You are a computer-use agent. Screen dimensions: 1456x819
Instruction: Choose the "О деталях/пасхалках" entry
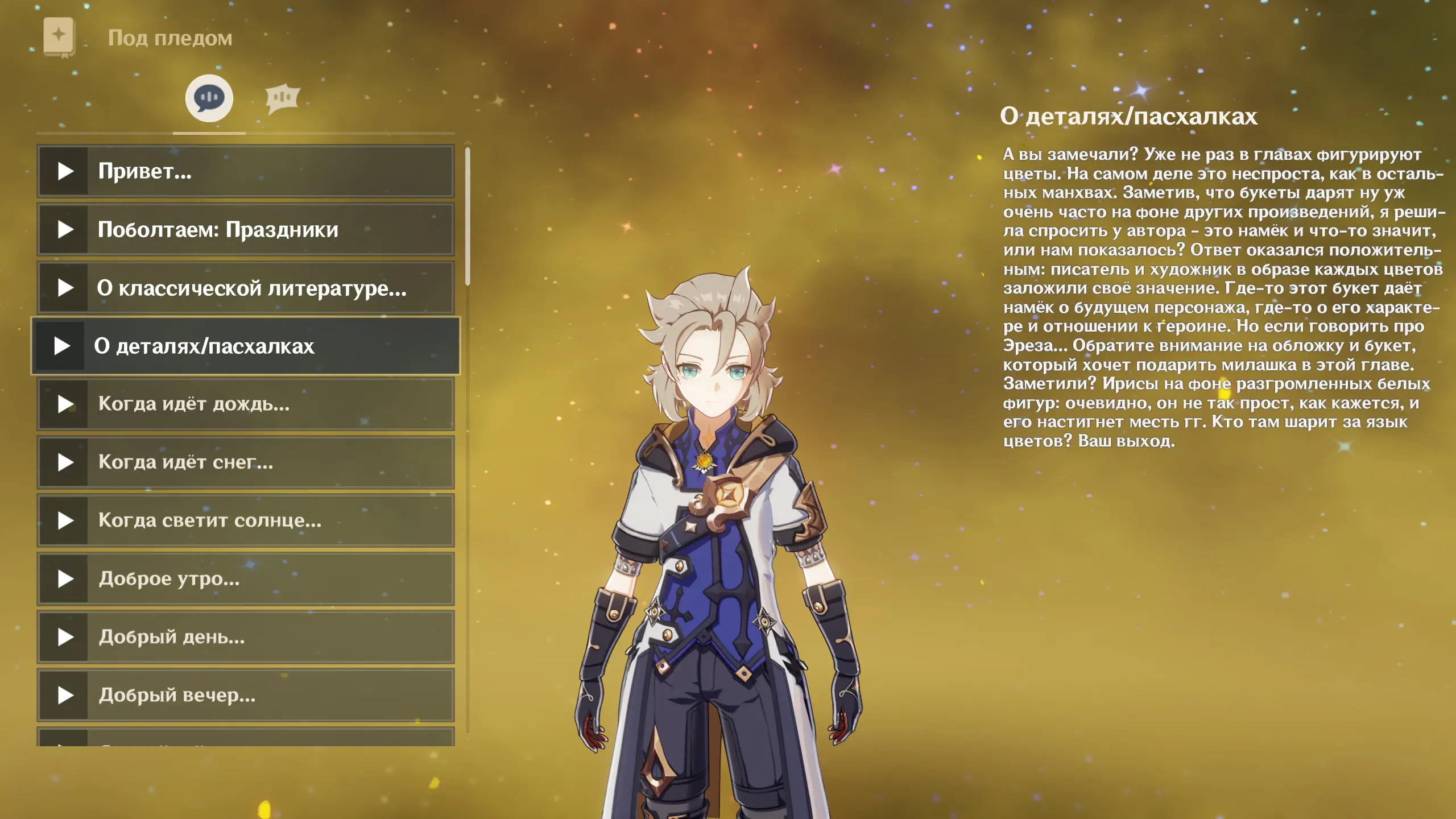tap(246, 346)
